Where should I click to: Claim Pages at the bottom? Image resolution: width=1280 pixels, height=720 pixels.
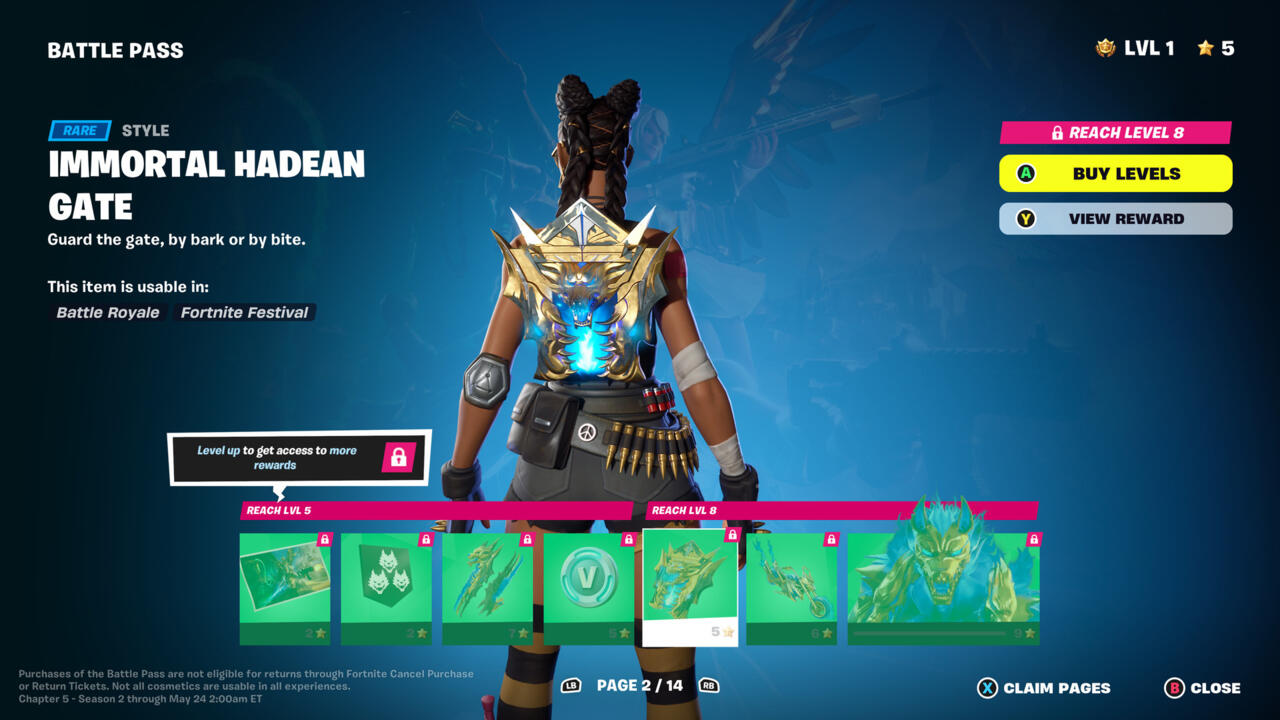1044,688
